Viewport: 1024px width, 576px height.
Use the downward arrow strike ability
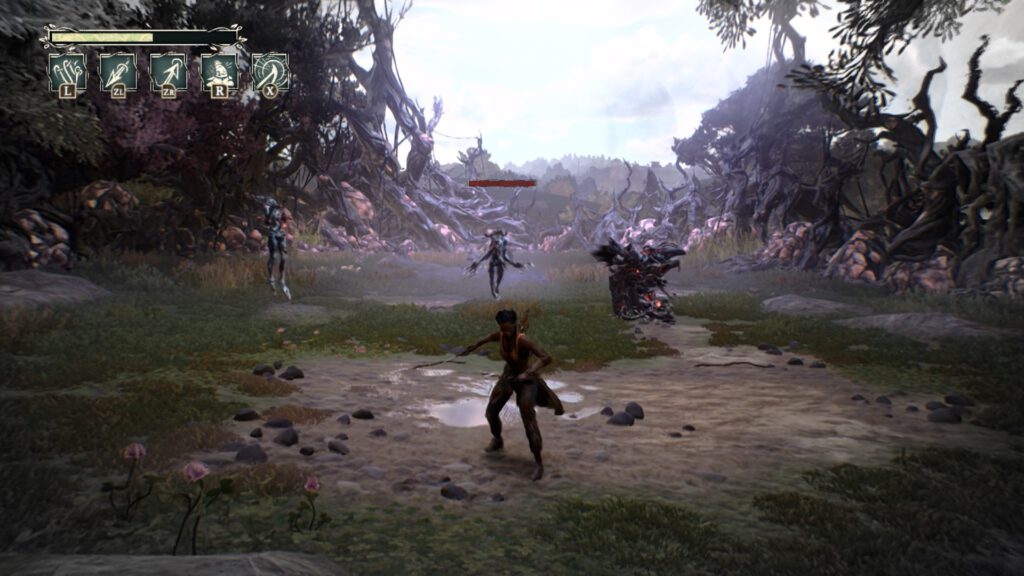(118, 72)
